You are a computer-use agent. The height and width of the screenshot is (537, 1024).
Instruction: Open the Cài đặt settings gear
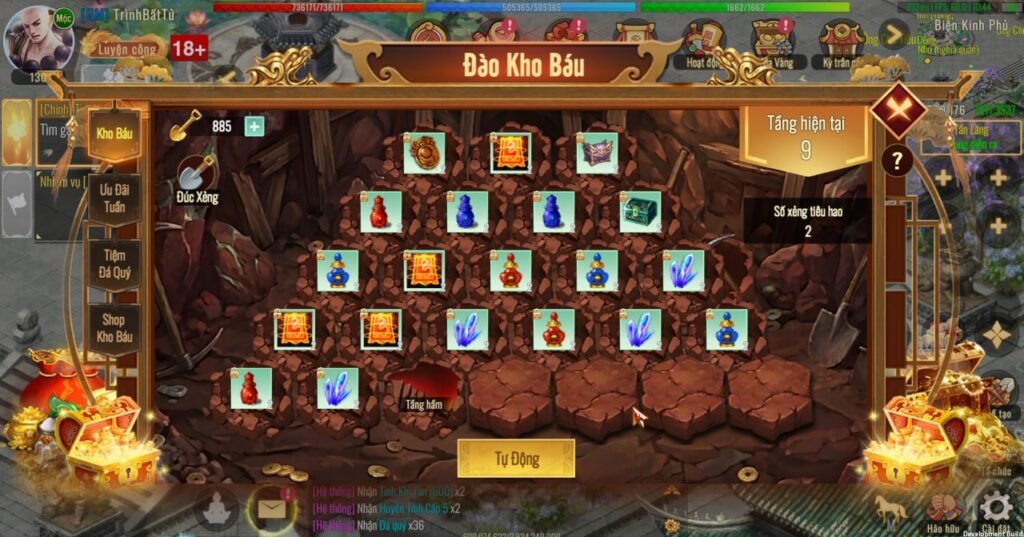click(995, 507)
